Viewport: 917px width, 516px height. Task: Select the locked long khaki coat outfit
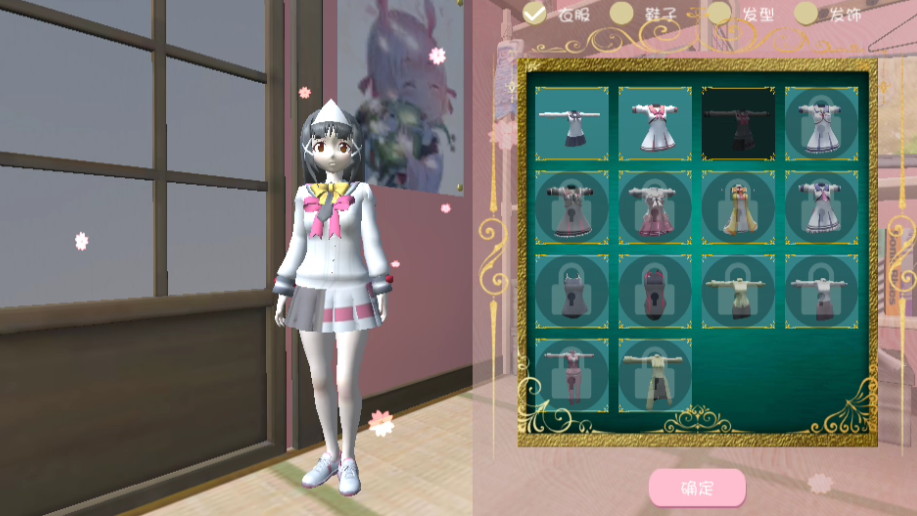click(x=655, y=375)
